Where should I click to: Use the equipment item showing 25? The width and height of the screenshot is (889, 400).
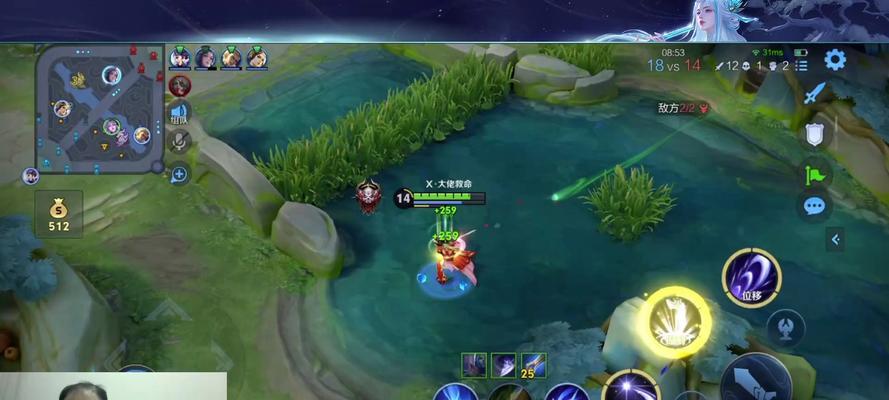click(x=533, y=366)
